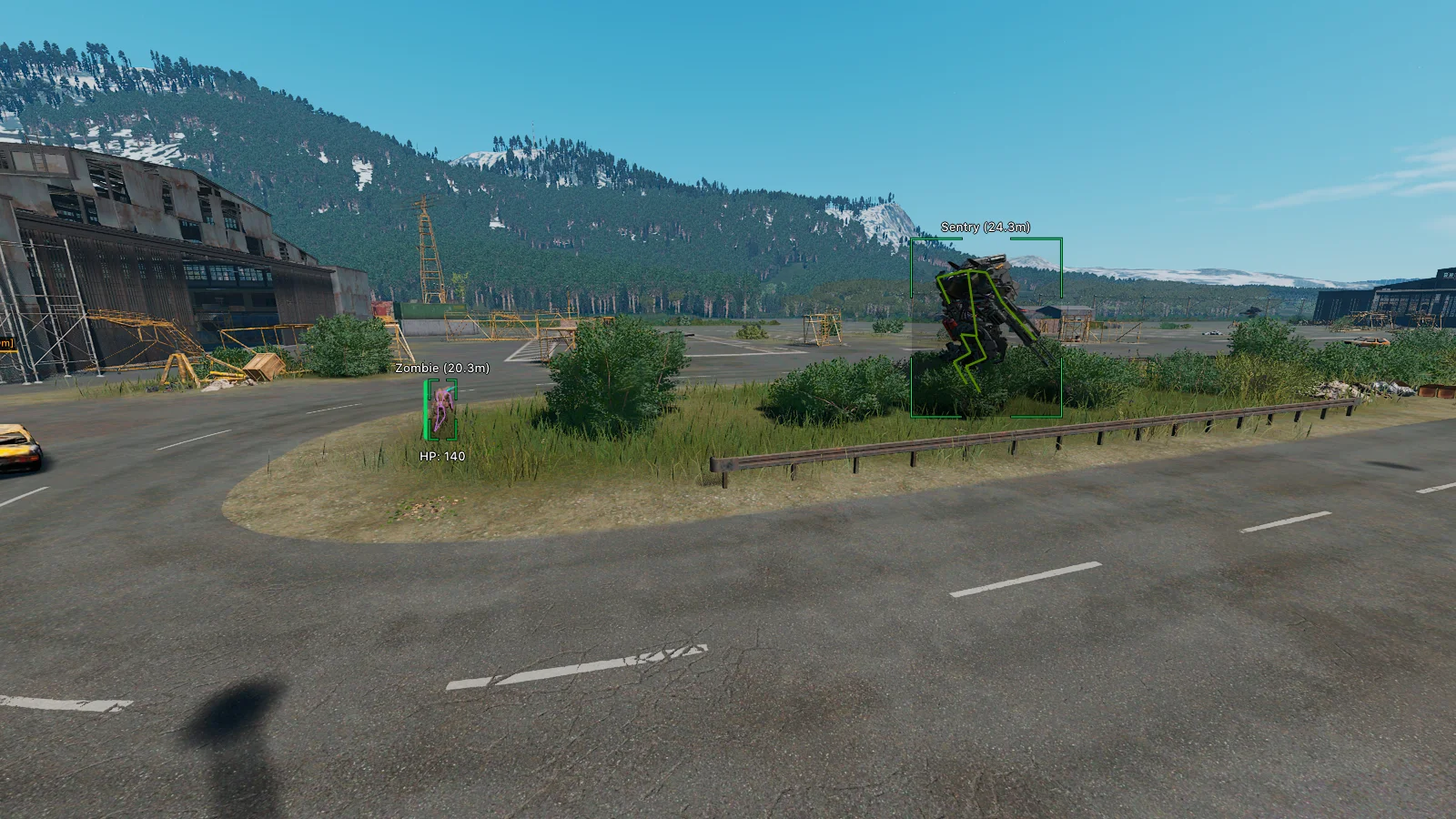Click the 'Sentry (24.3m)' label text
The width and height of the screenshot is (1456, 819).
tap(986, 227)
